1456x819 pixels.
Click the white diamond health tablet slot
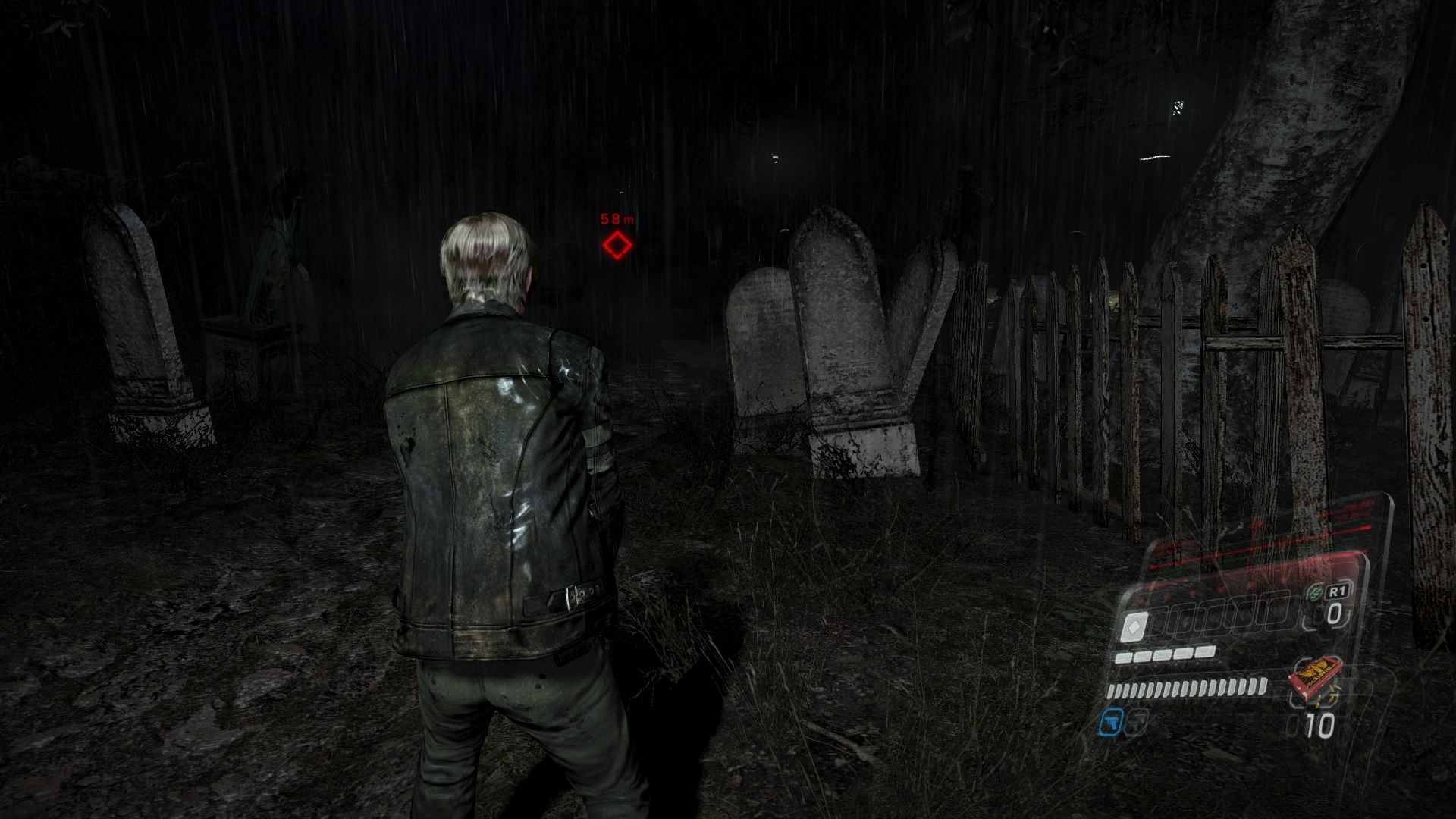(x=1134, y=628)
